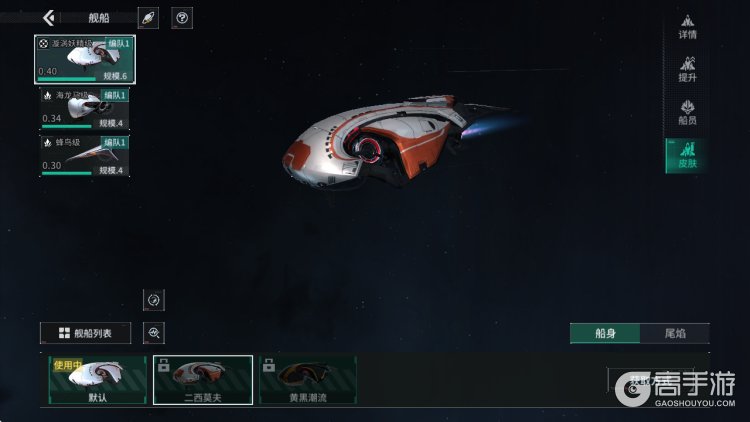The image size is (750, 422).
Task: Select the 默认 default skin
Action: [x=97, y=379]
